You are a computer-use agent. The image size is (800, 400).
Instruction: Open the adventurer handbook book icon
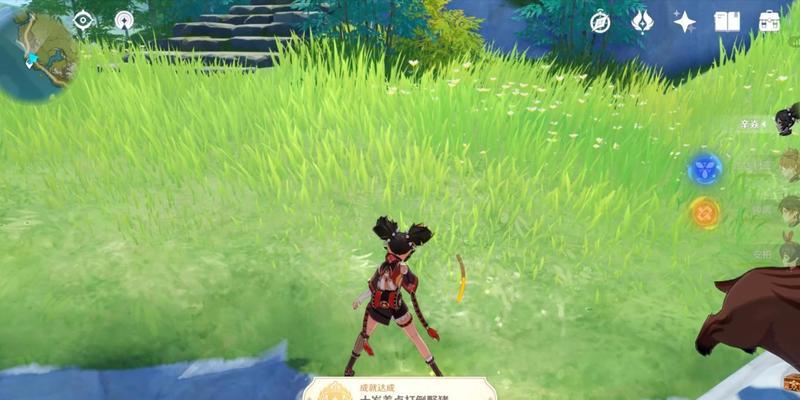point(727,21)
